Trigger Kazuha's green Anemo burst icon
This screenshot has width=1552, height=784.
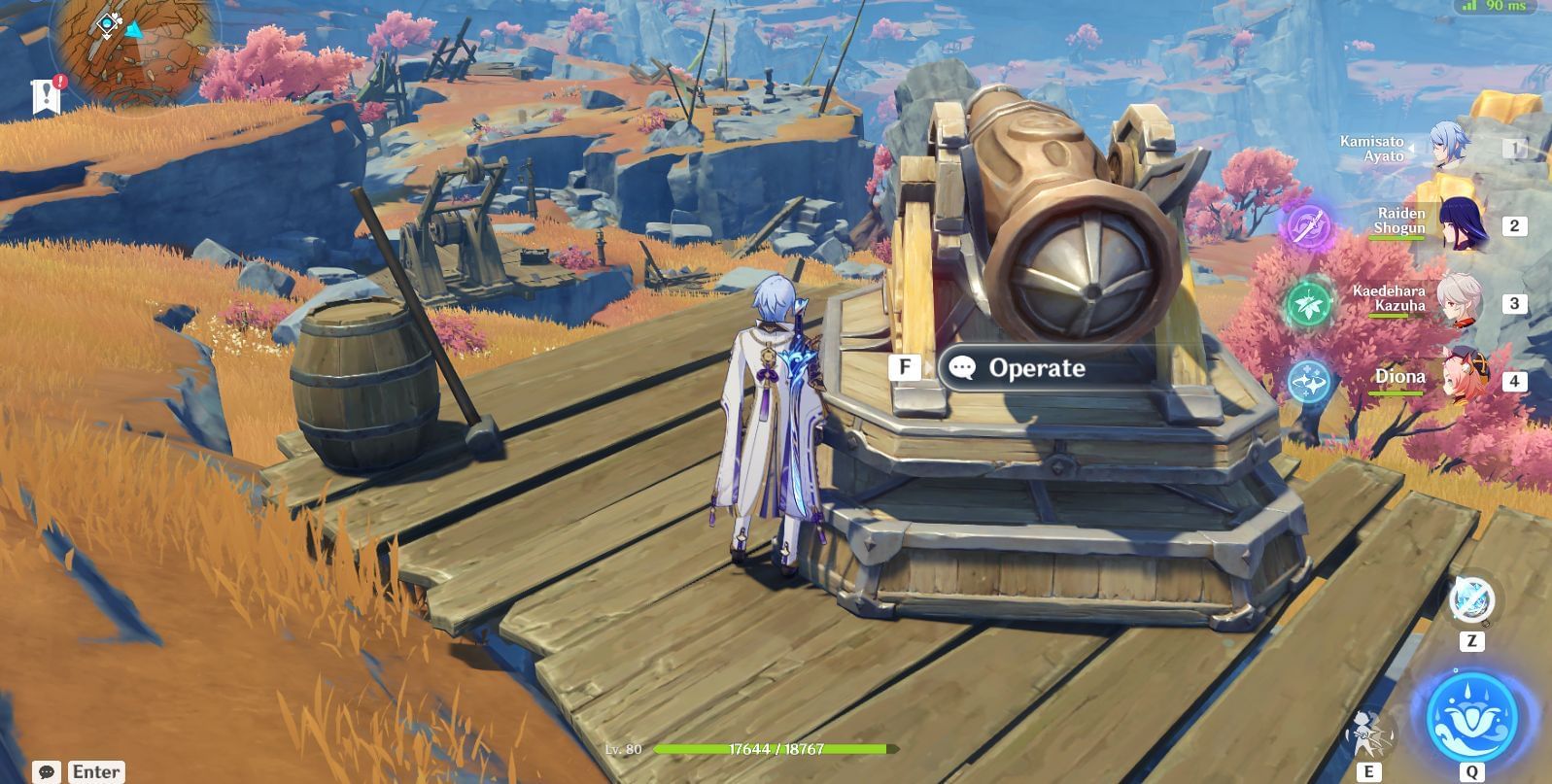pos(1308,303)
